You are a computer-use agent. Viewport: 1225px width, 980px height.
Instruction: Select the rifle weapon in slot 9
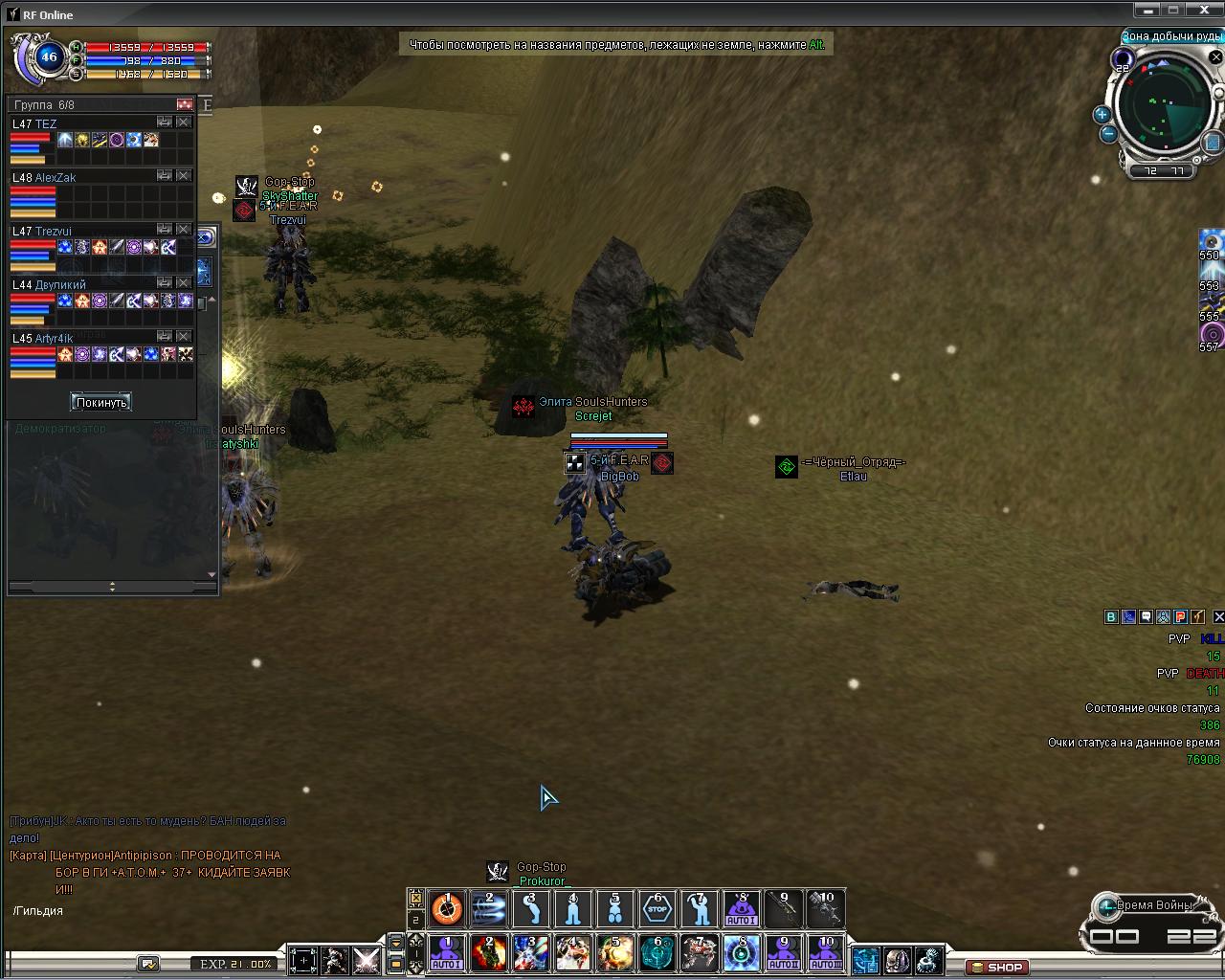coord(784,909)
